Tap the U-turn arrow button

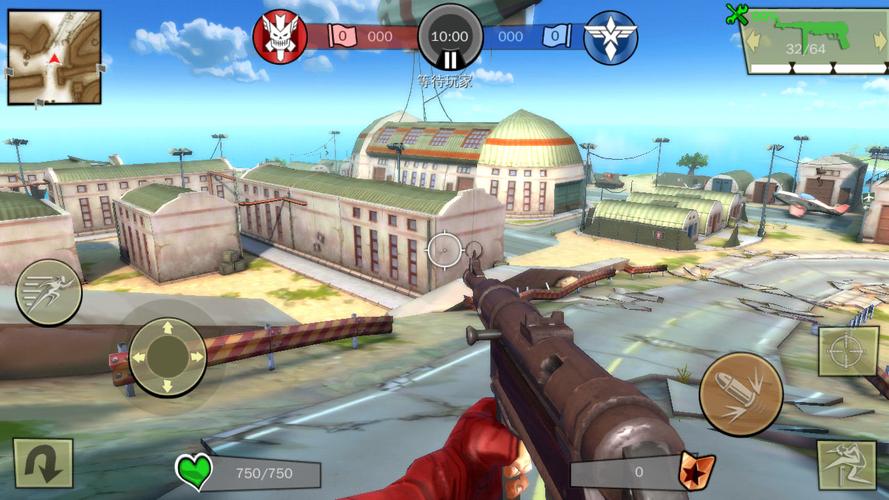tap(43, 463)
